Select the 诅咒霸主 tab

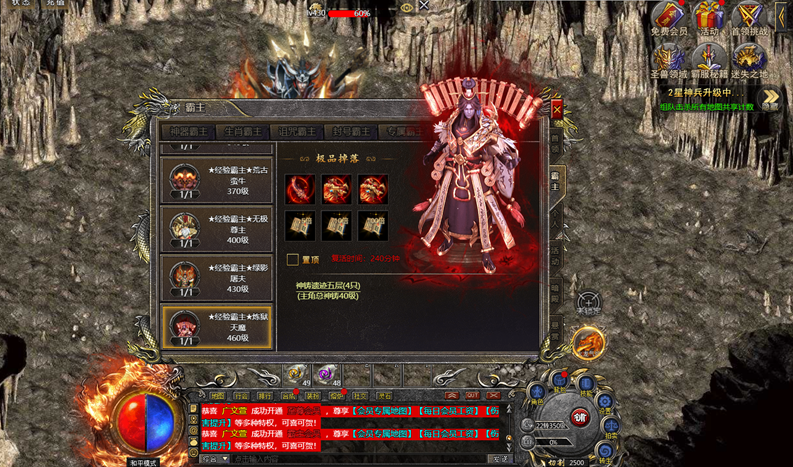[295, 132]
